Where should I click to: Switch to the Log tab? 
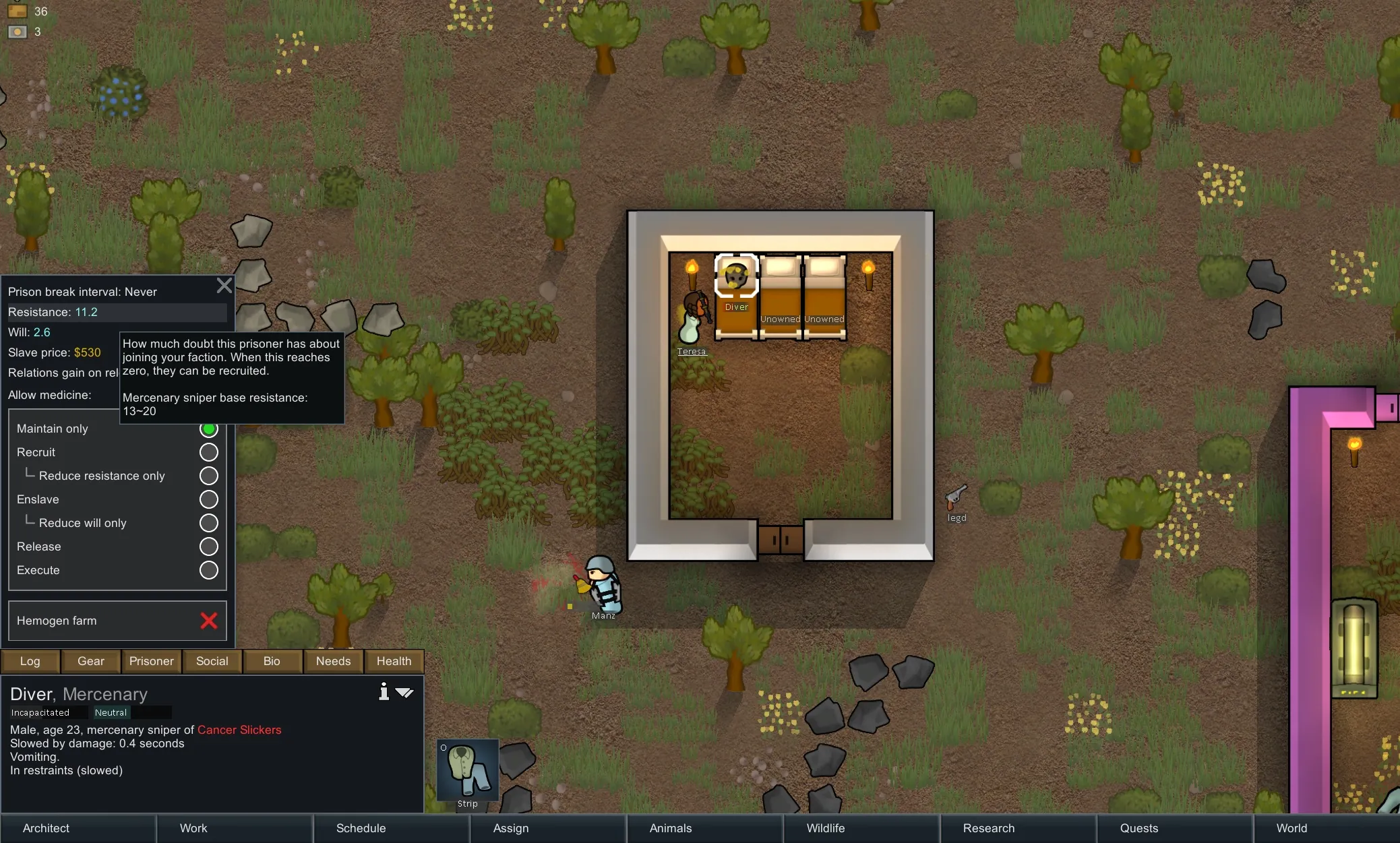click(30, 661)
